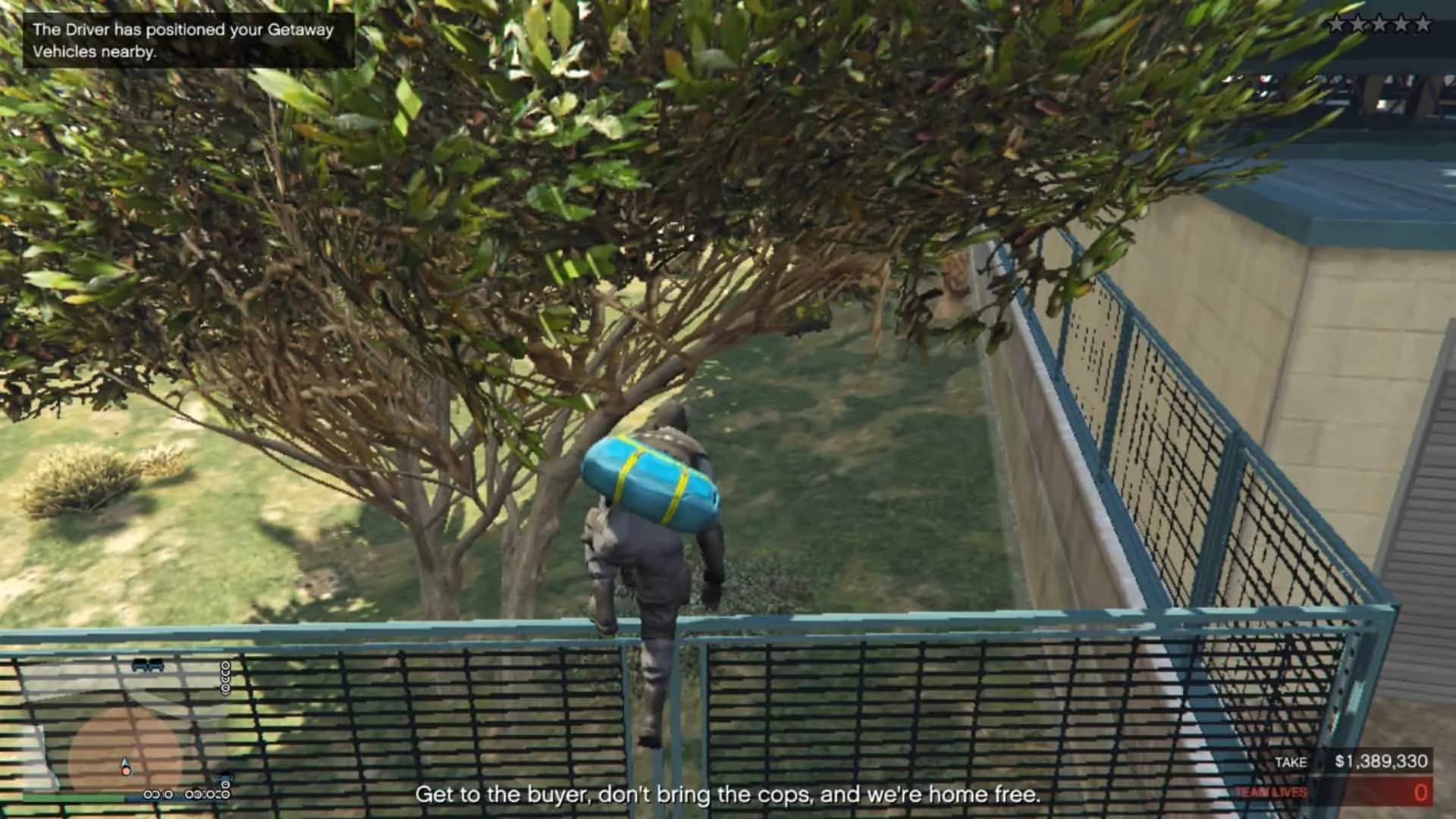Screen dimensions: 1456x819
Task: Click the middle wanted star icon
Action: 1380,23
